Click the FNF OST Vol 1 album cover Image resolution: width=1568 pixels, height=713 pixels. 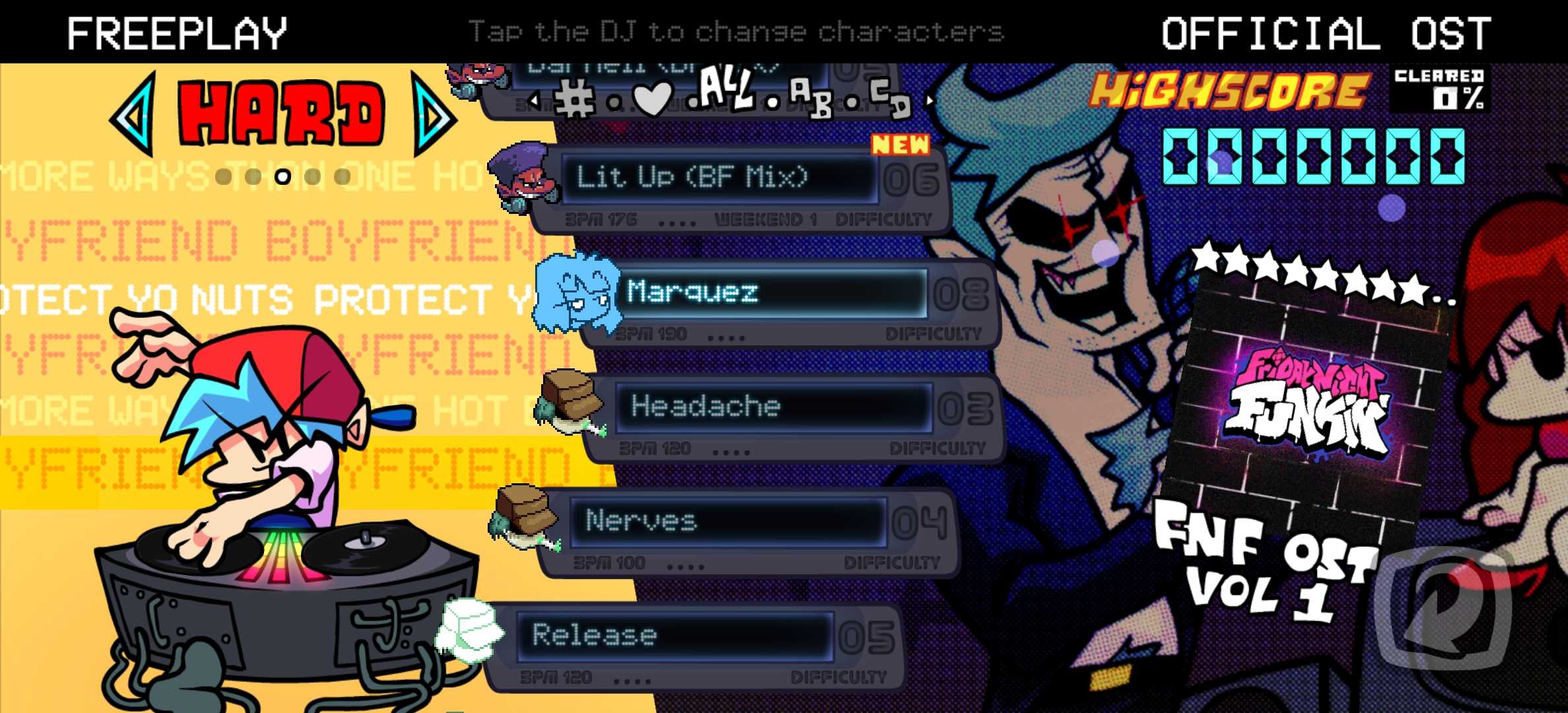click(x=1307, y=396)
